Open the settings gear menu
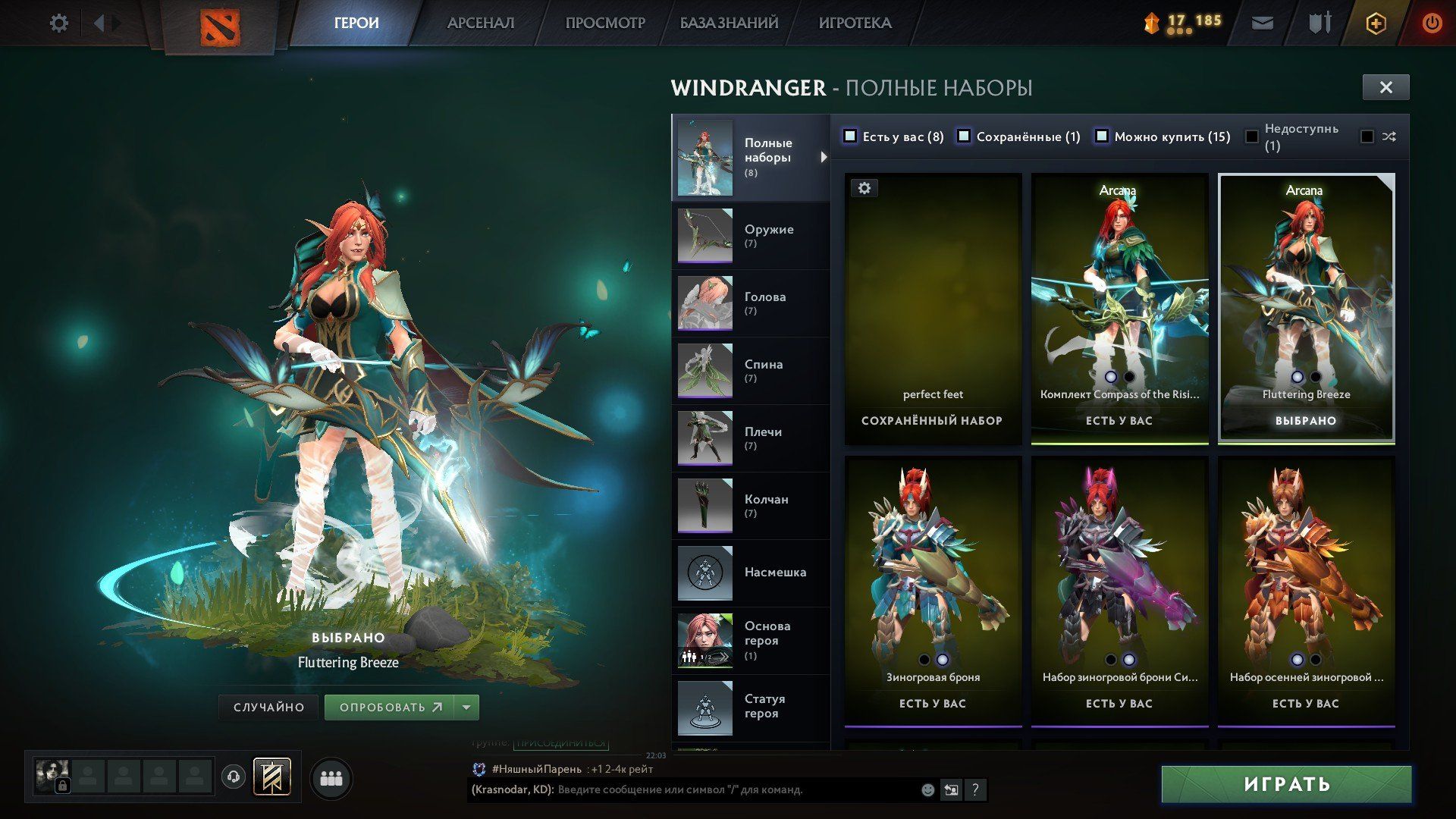Image resolution: width=1456 pixels, height=819 pixels. pos(58,24)
